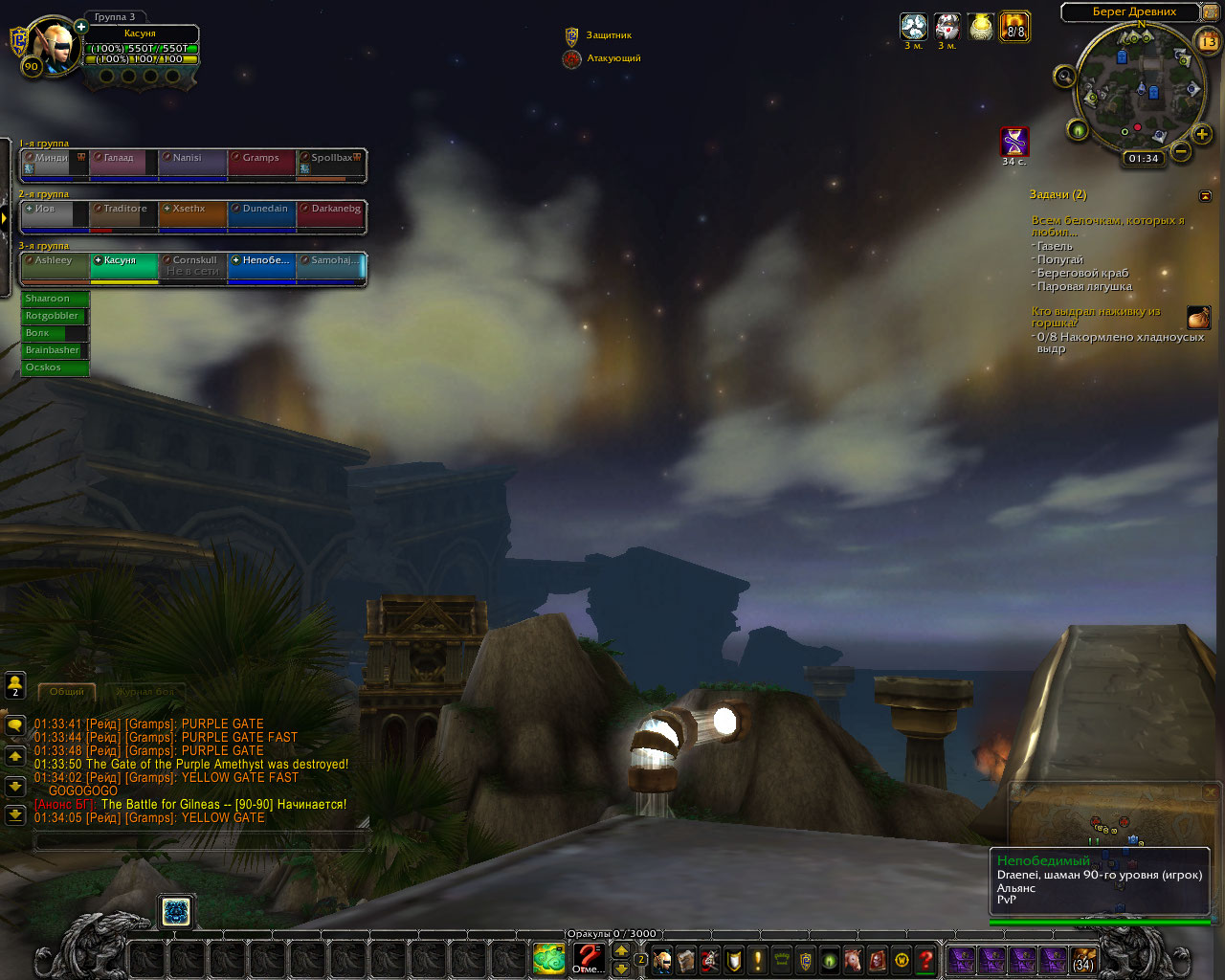Open the calendar button showing 13

click(x=1208, y=41)
